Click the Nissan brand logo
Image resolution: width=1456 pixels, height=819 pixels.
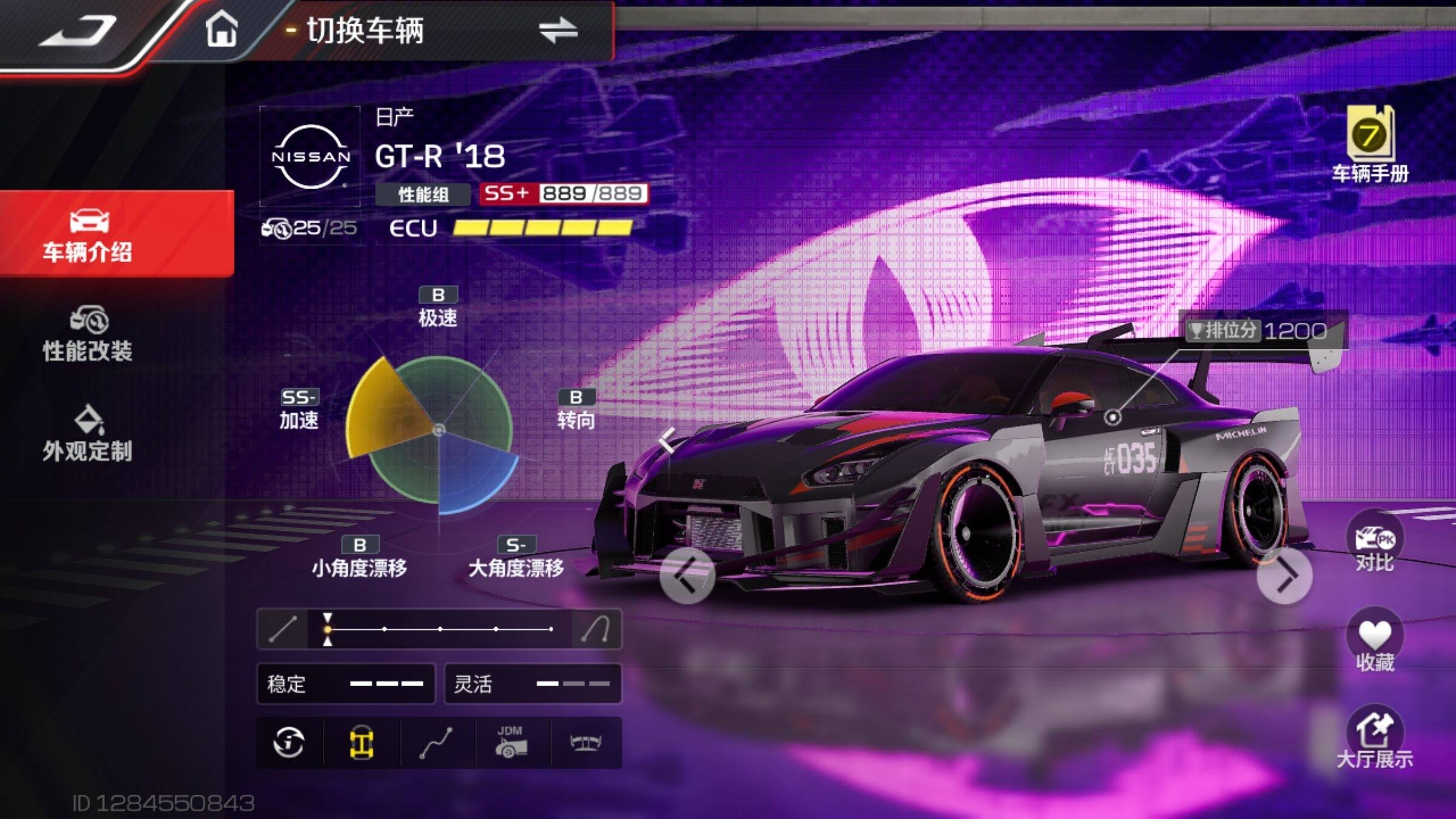tap(311, 157)
